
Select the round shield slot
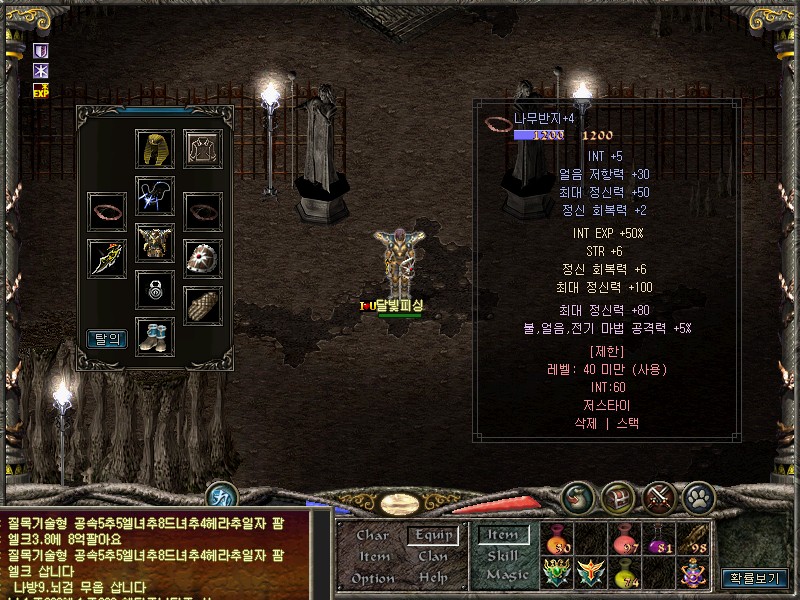point(203,259)
